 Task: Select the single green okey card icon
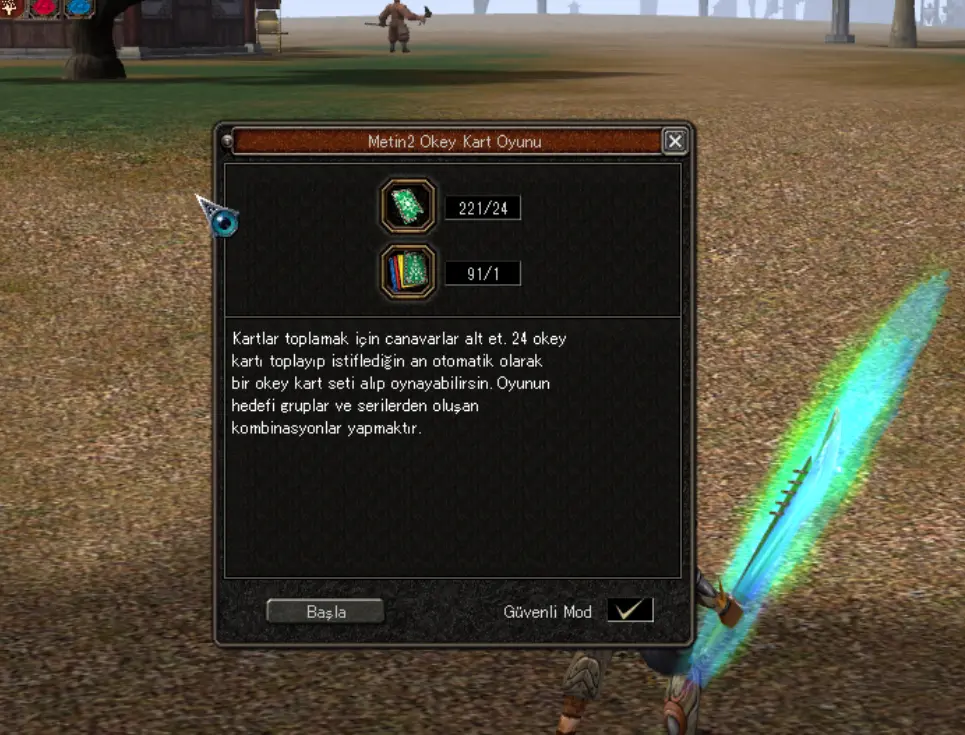point(408,207)
